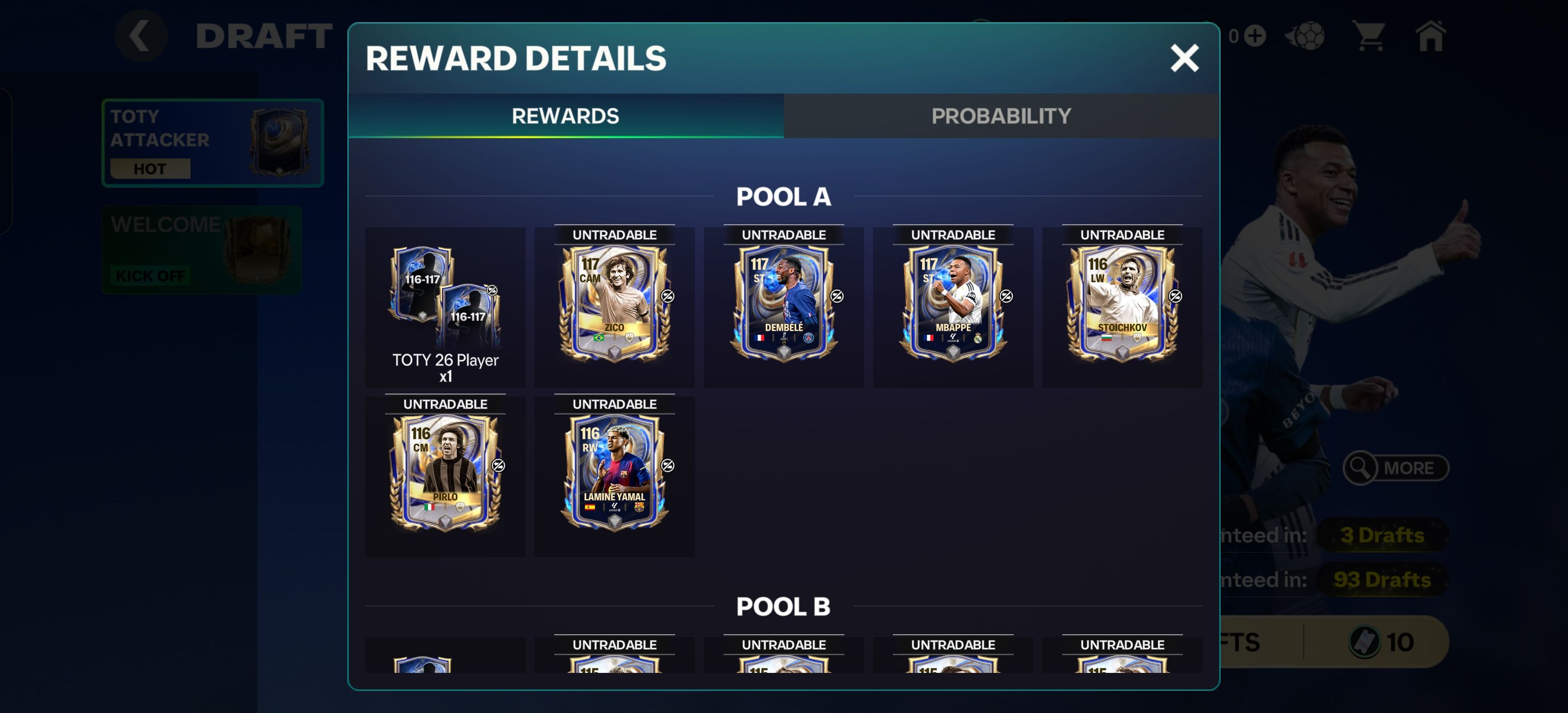Expand the TOTY ATTACKER draft entry
The height and width of the screenshot is (713, 1568).
point(213,141)
